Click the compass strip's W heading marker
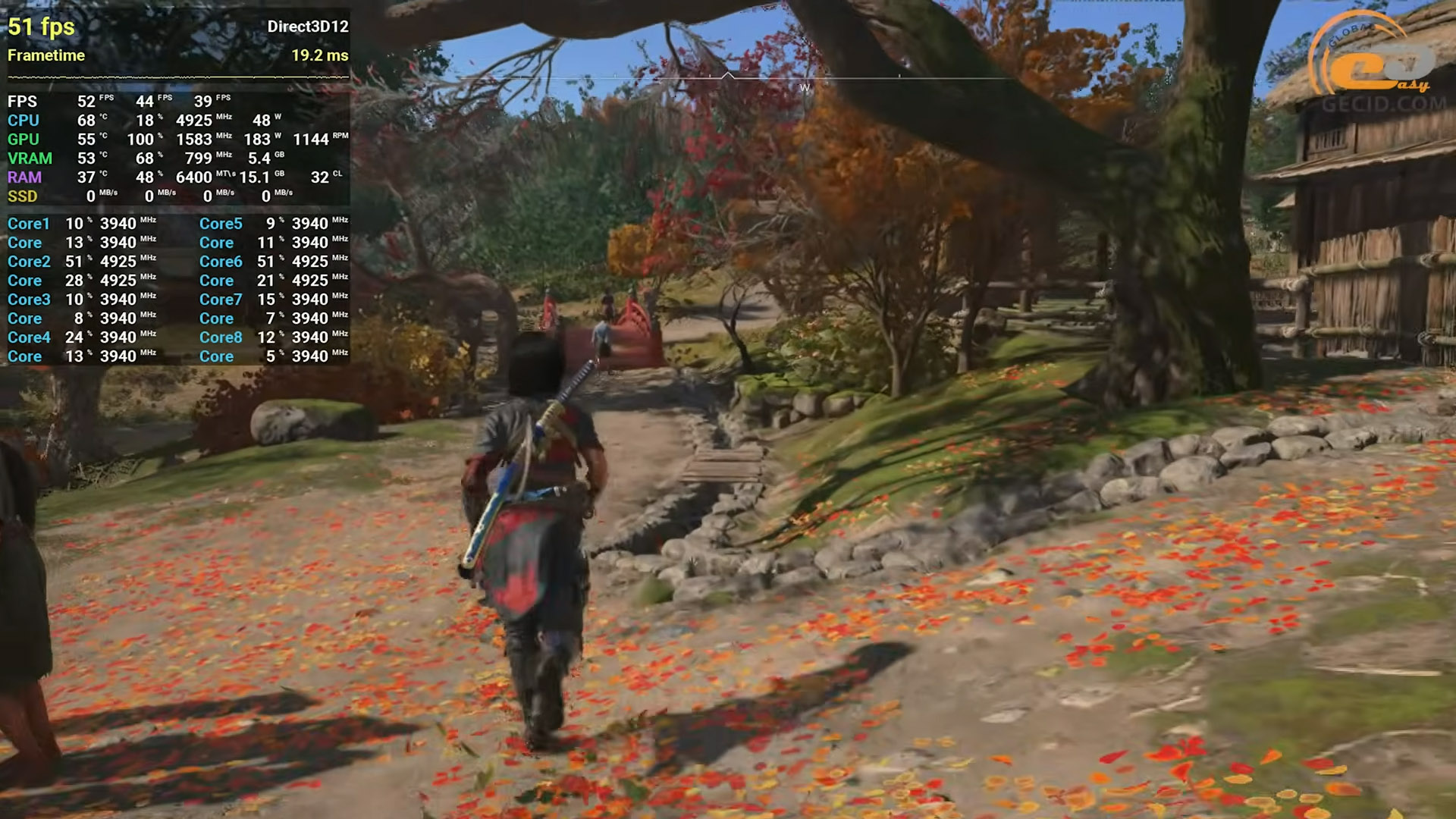 [805, 88]
